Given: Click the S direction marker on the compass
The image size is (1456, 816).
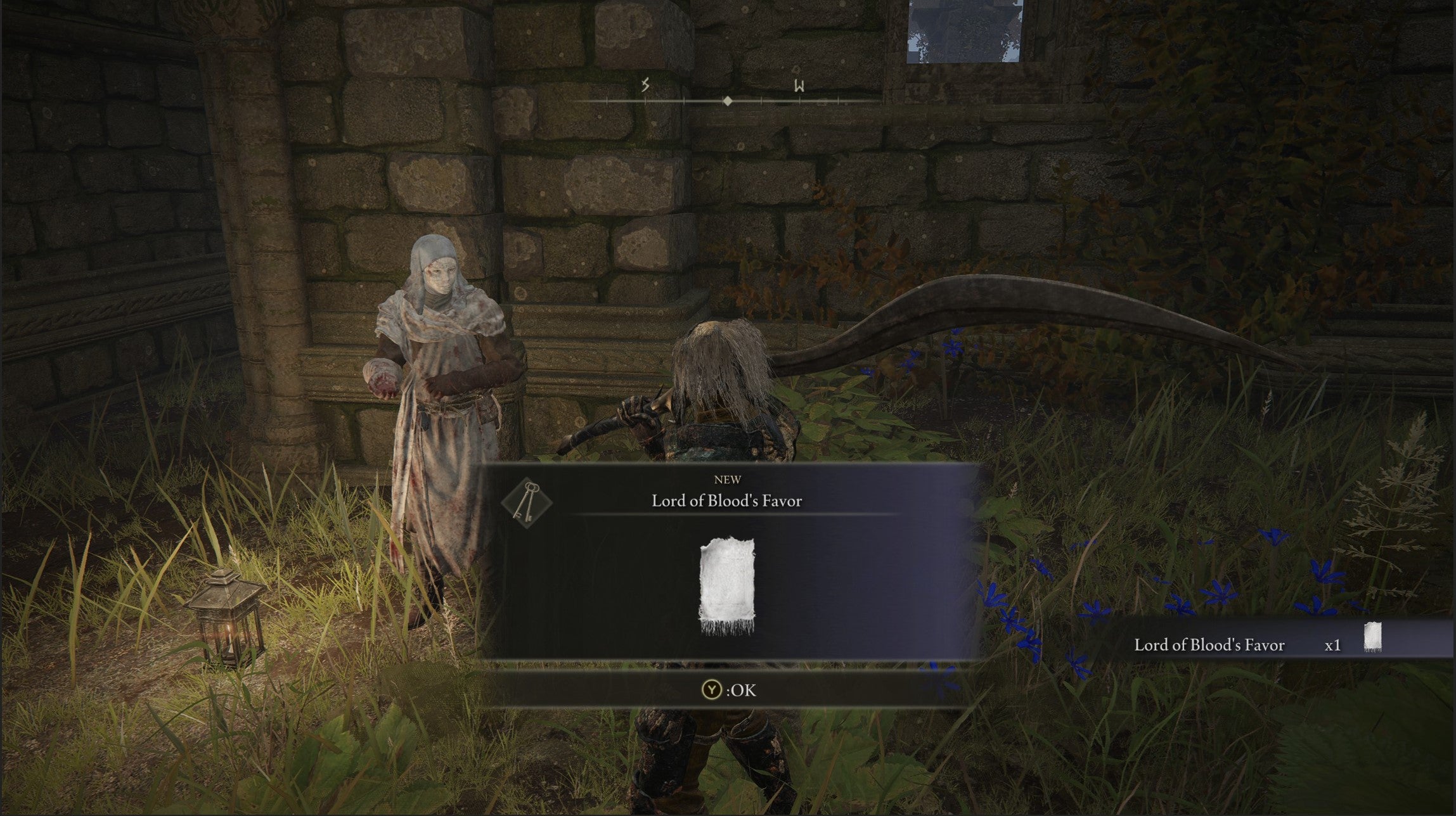Looking at the screenshot, I should click(645, 84).
